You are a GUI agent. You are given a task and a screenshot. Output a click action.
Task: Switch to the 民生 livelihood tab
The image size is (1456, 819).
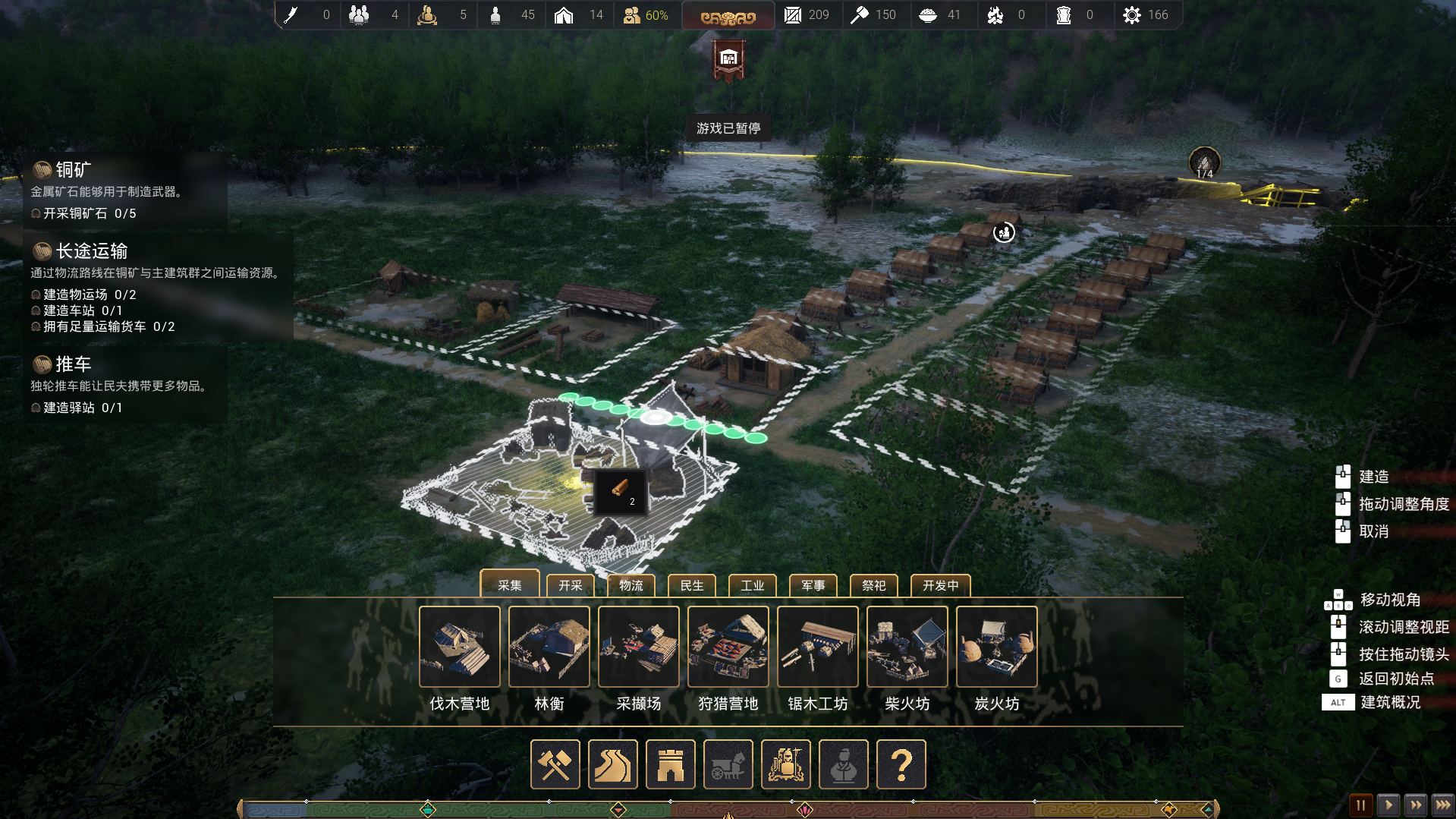pyautogui.click(x=692, y=585)
